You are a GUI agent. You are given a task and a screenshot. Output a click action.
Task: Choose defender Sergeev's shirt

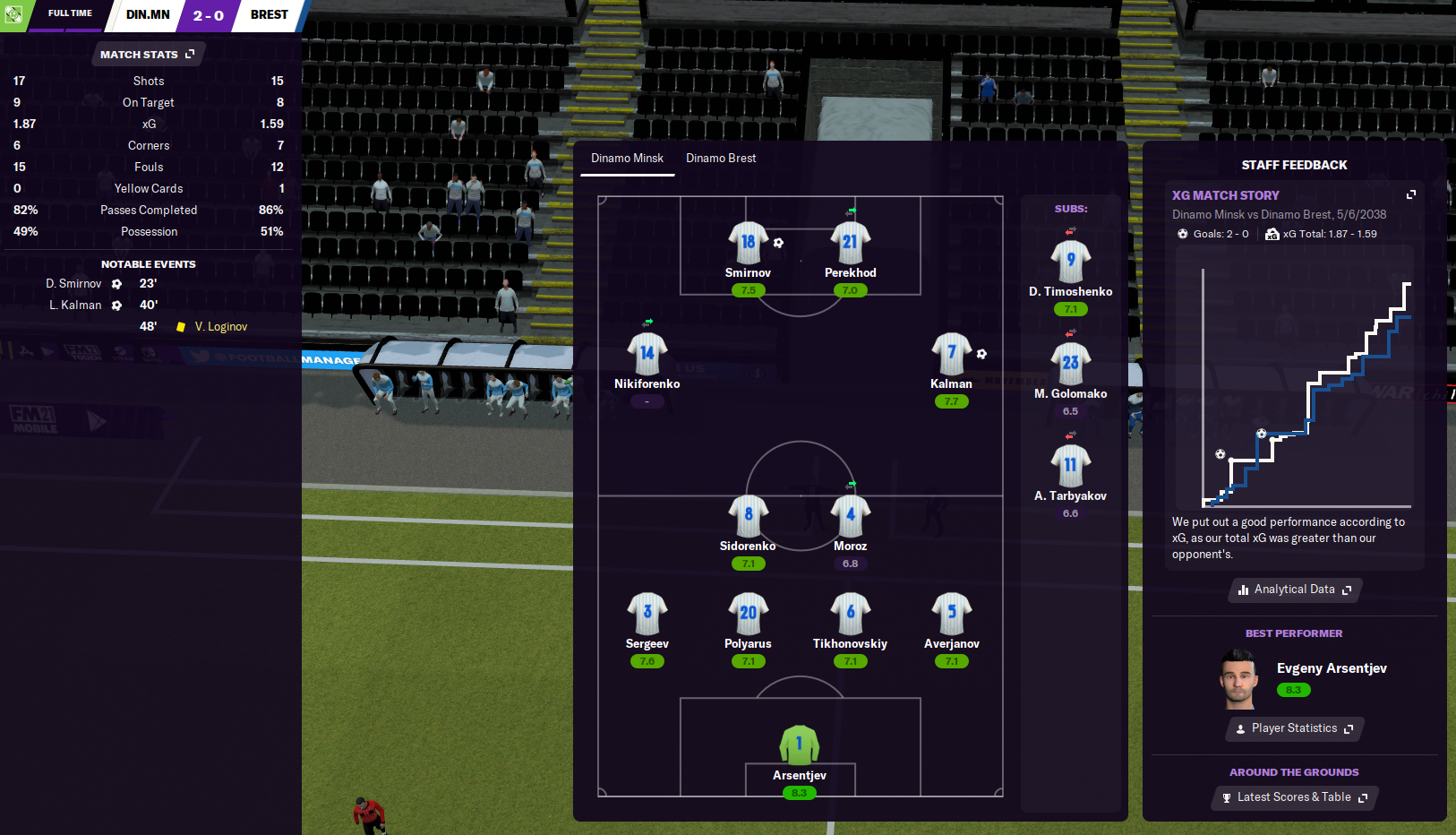(x=647, y=614)
